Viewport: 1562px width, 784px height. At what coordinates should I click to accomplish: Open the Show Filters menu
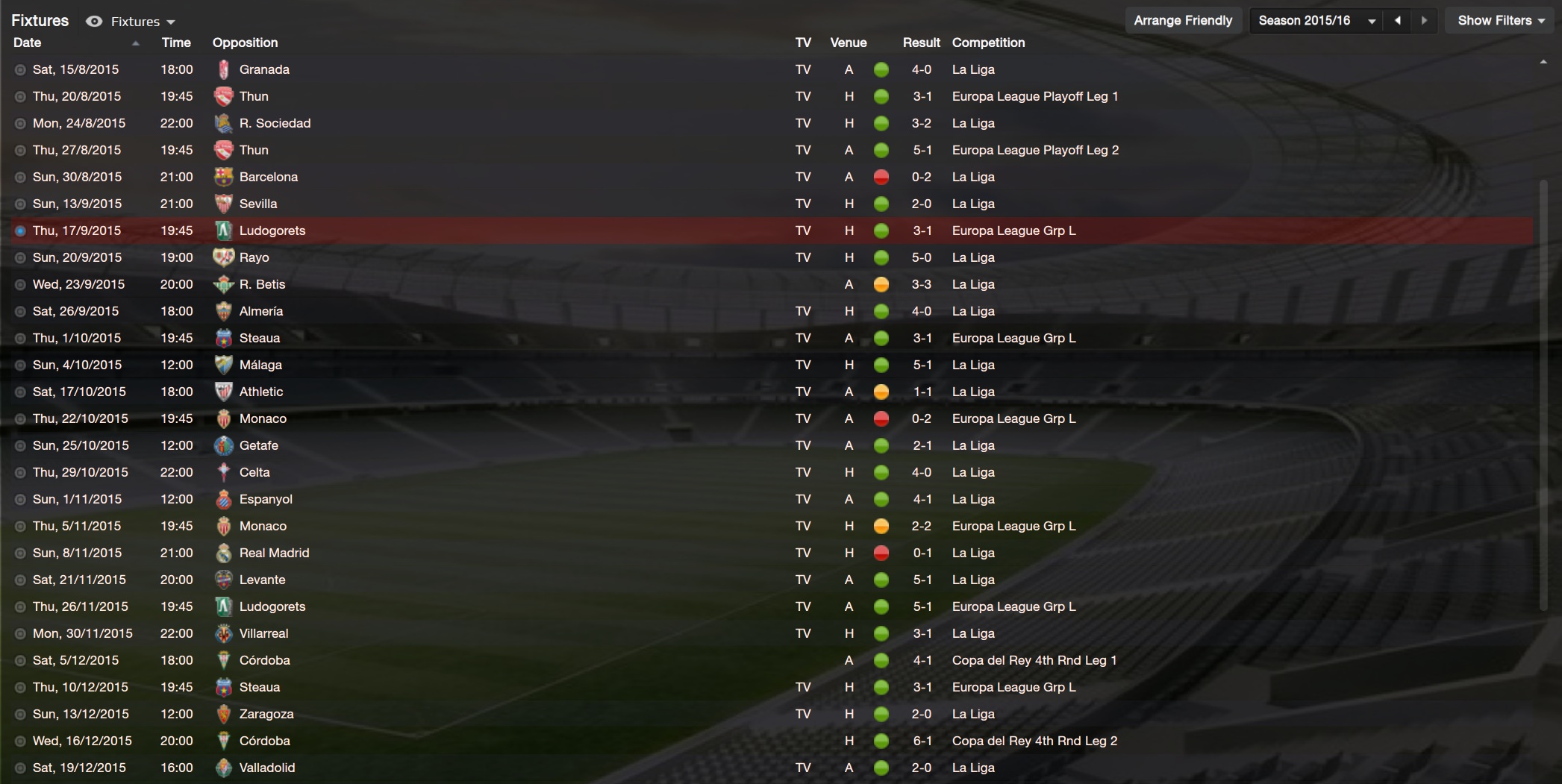coord(1501,20)
